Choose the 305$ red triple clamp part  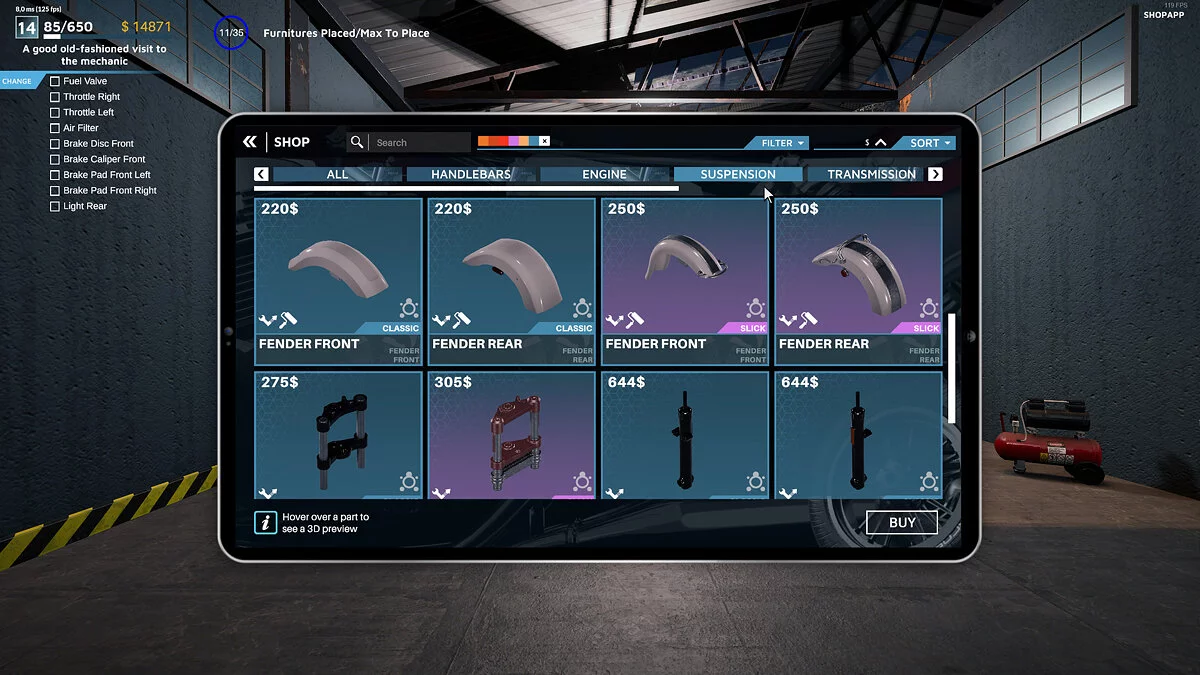[x=511, y=435]
